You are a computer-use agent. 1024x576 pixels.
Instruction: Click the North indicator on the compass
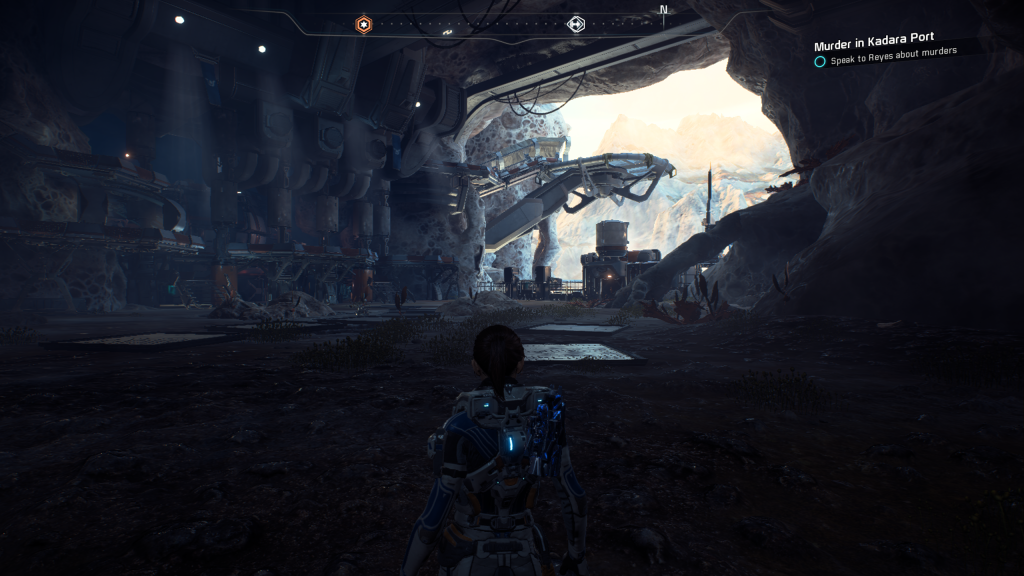[x=663, y=11]
